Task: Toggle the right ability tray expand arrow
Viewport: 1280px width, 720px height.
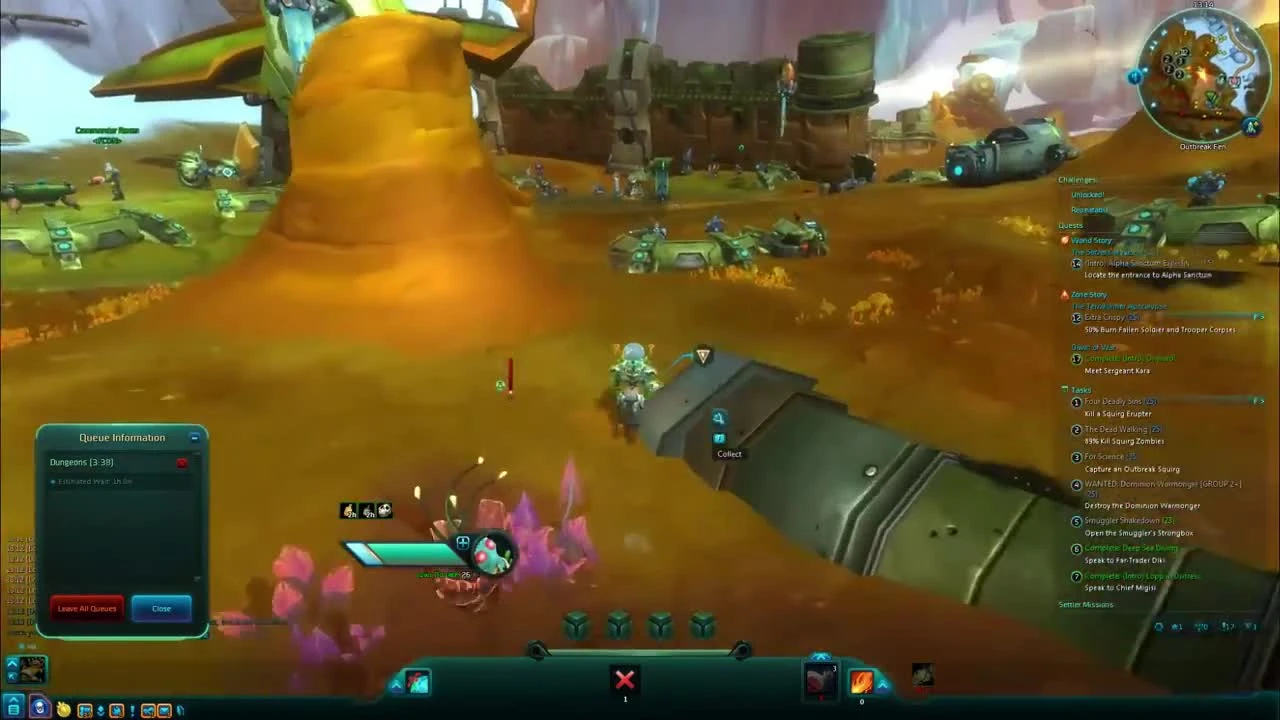Action: [883, 682]
